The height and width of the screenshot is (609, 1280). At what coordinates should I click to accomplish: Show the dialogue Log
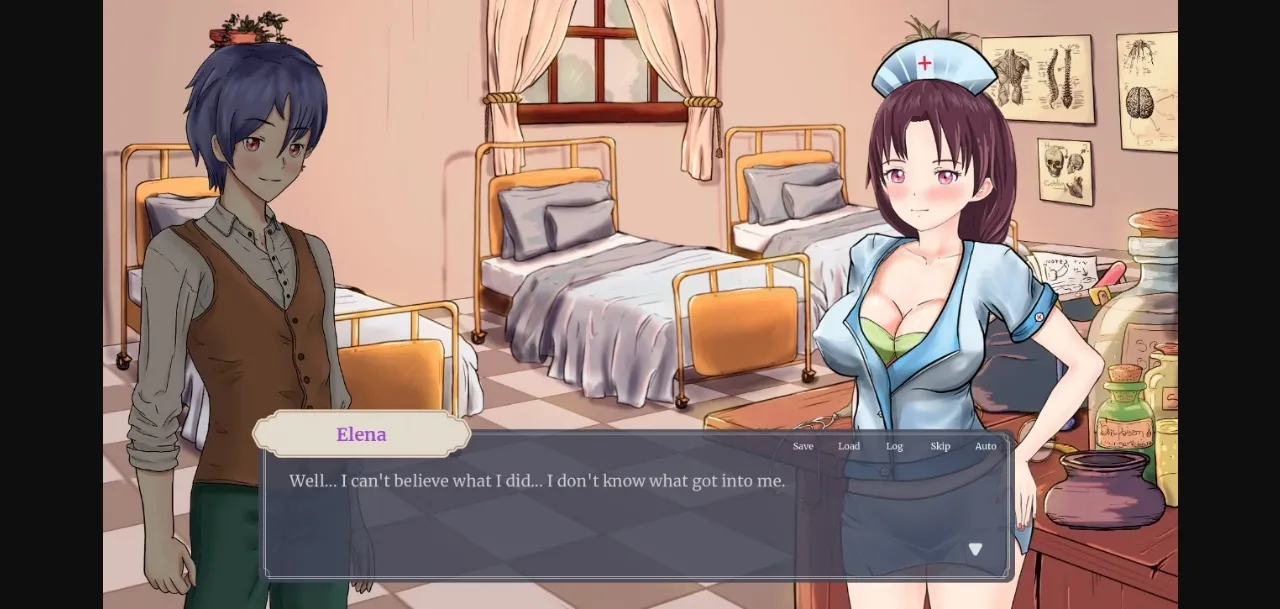point(894,446)
